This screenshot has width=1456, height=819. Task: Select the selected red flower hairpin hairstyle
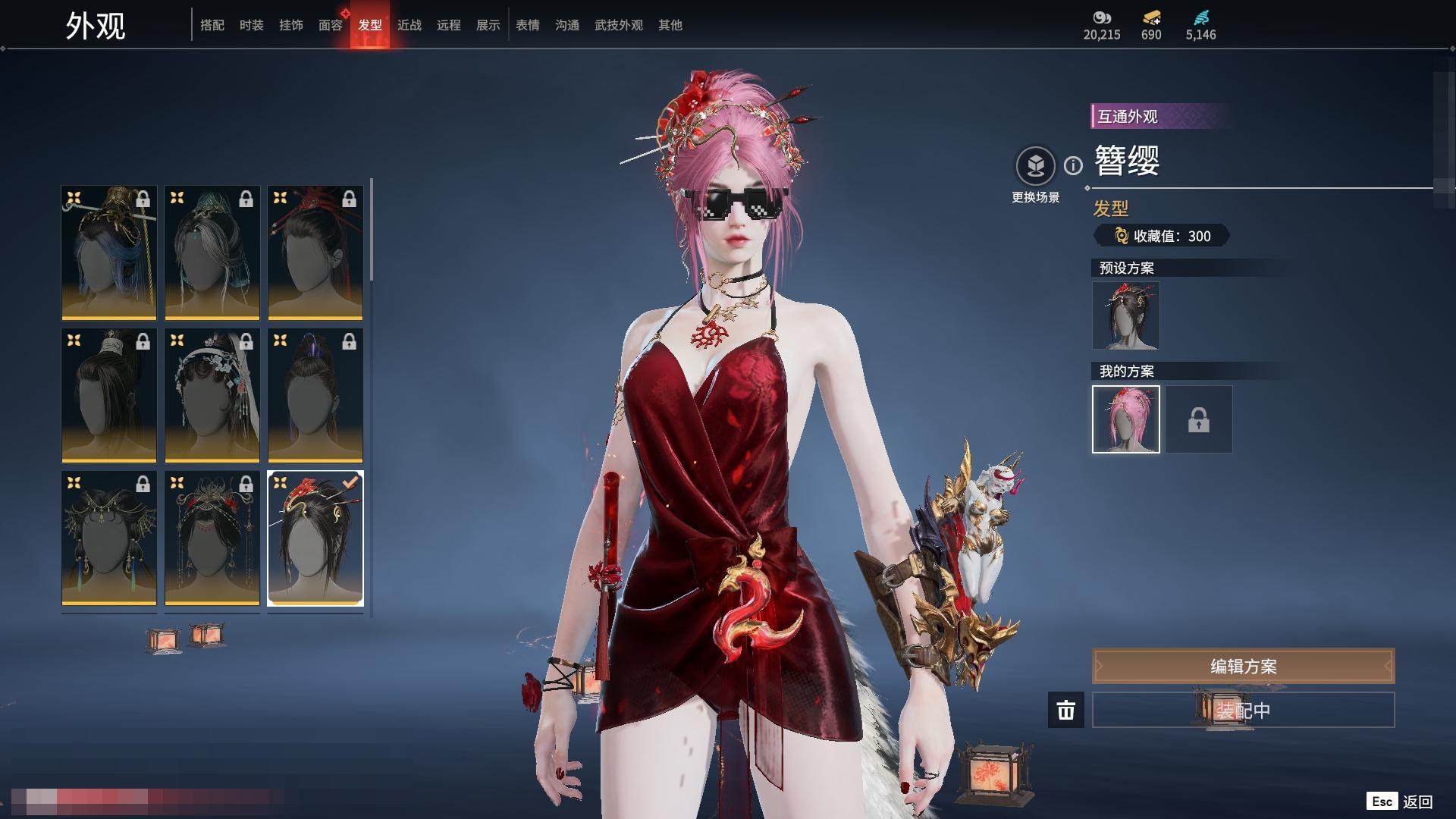coord(315,538)
